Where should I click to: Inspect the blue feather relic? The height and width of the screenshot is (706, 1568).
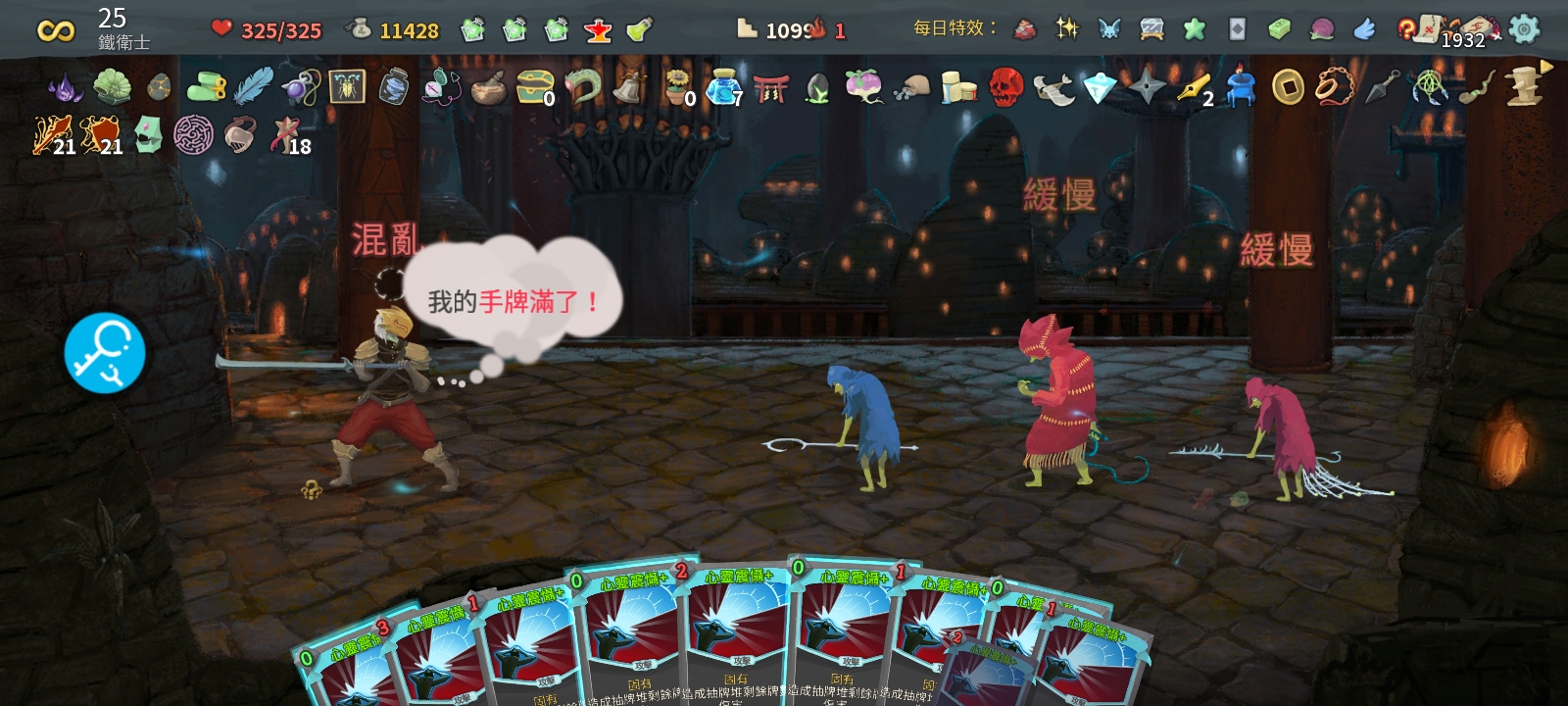coord(253,86)
